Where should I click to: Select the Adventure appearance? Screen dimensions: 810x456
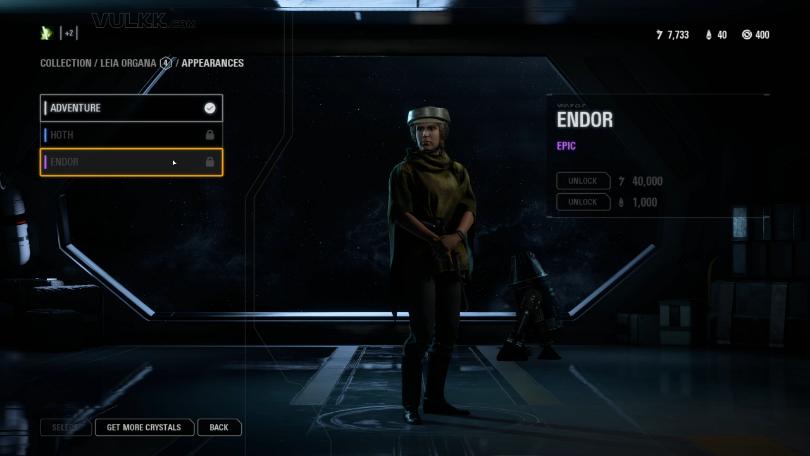[130, 108]
